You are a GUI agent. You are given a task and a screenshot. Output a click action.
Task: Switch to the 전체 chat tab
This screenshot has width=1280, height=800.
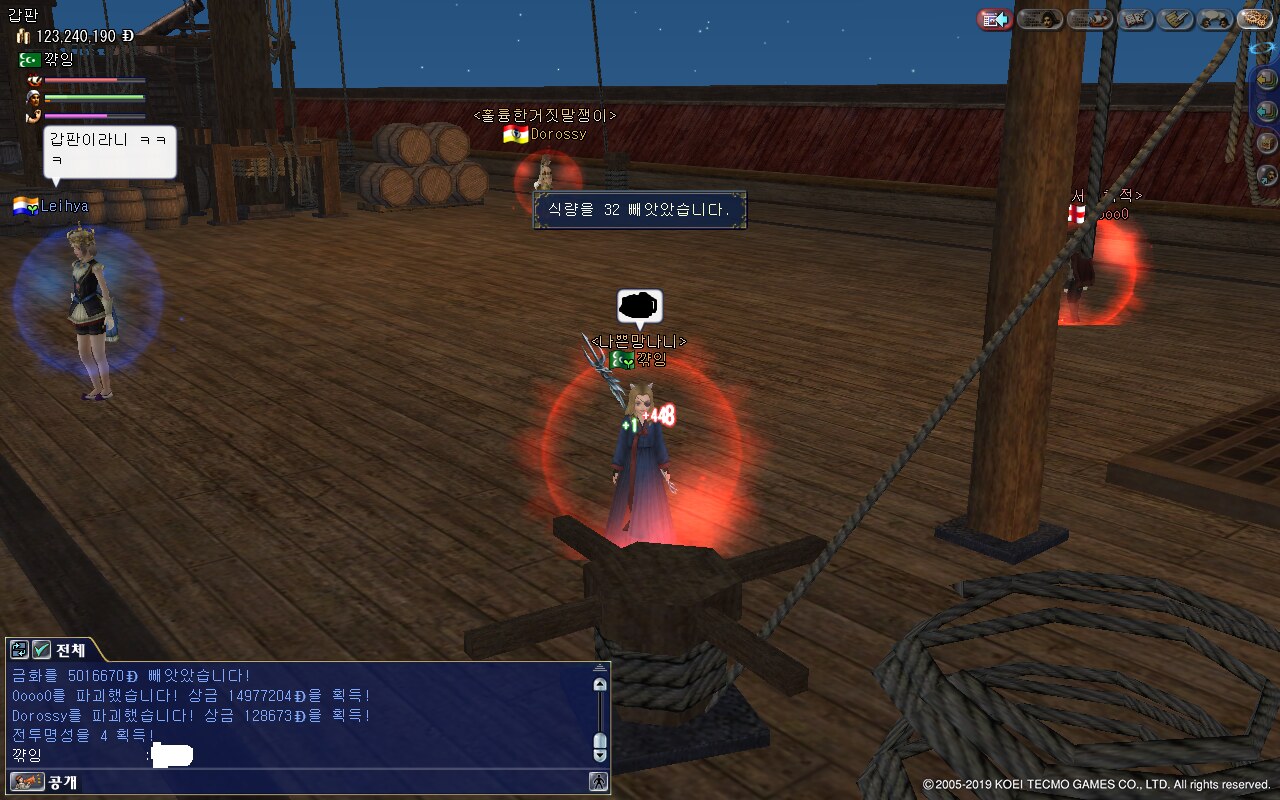[70, 650]
